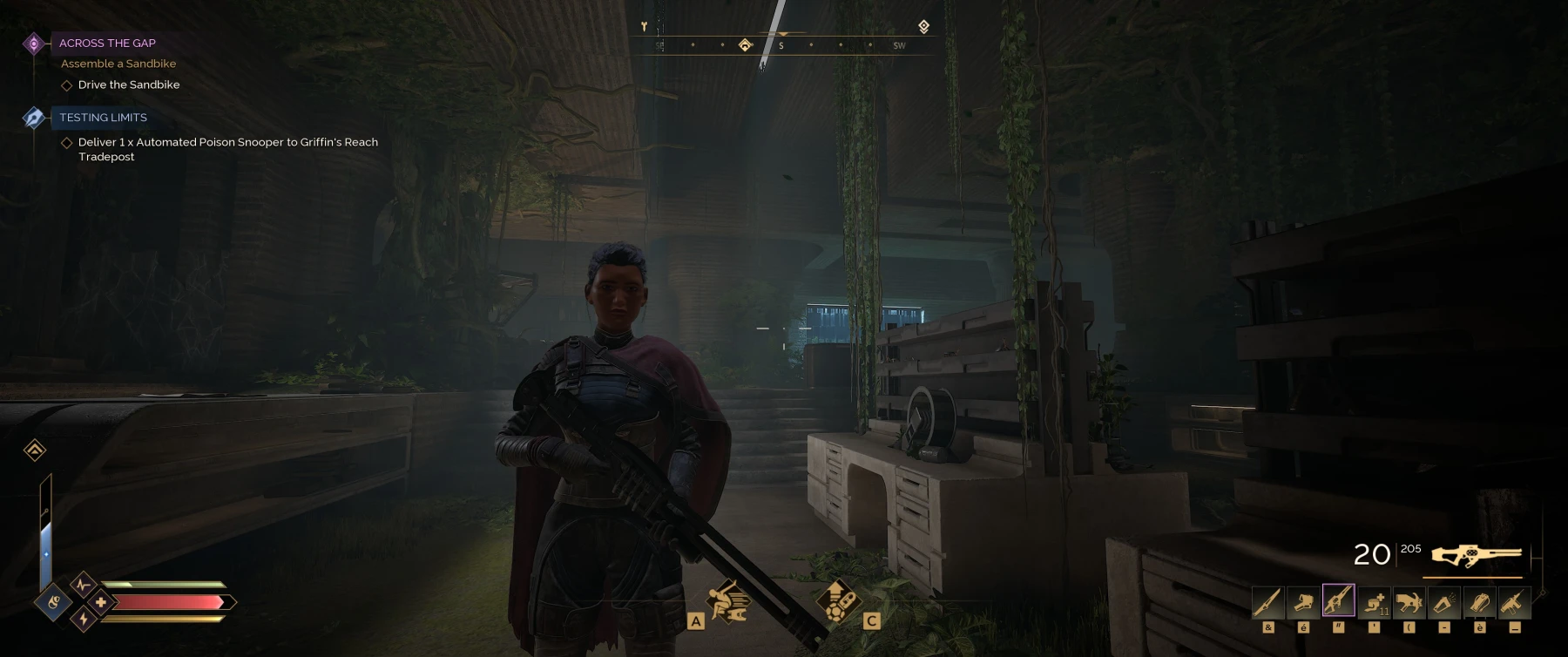Click the blue hydration diamond icon
This screenshot has height=657, width=1568.
(x=53, y=601)
